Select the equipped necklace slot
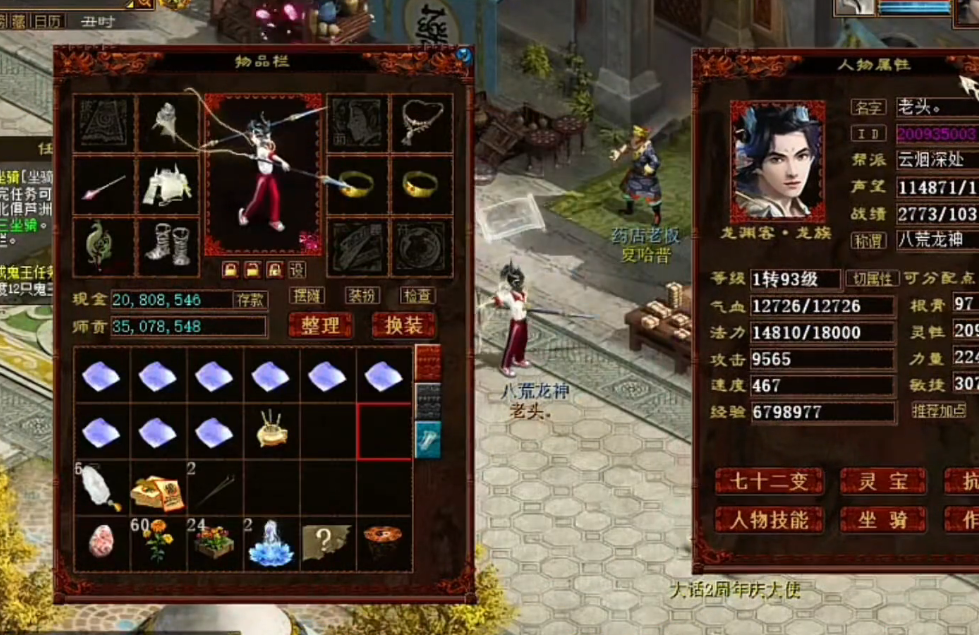The width and height of the screenshot is (979, 635). coord(421,124)
